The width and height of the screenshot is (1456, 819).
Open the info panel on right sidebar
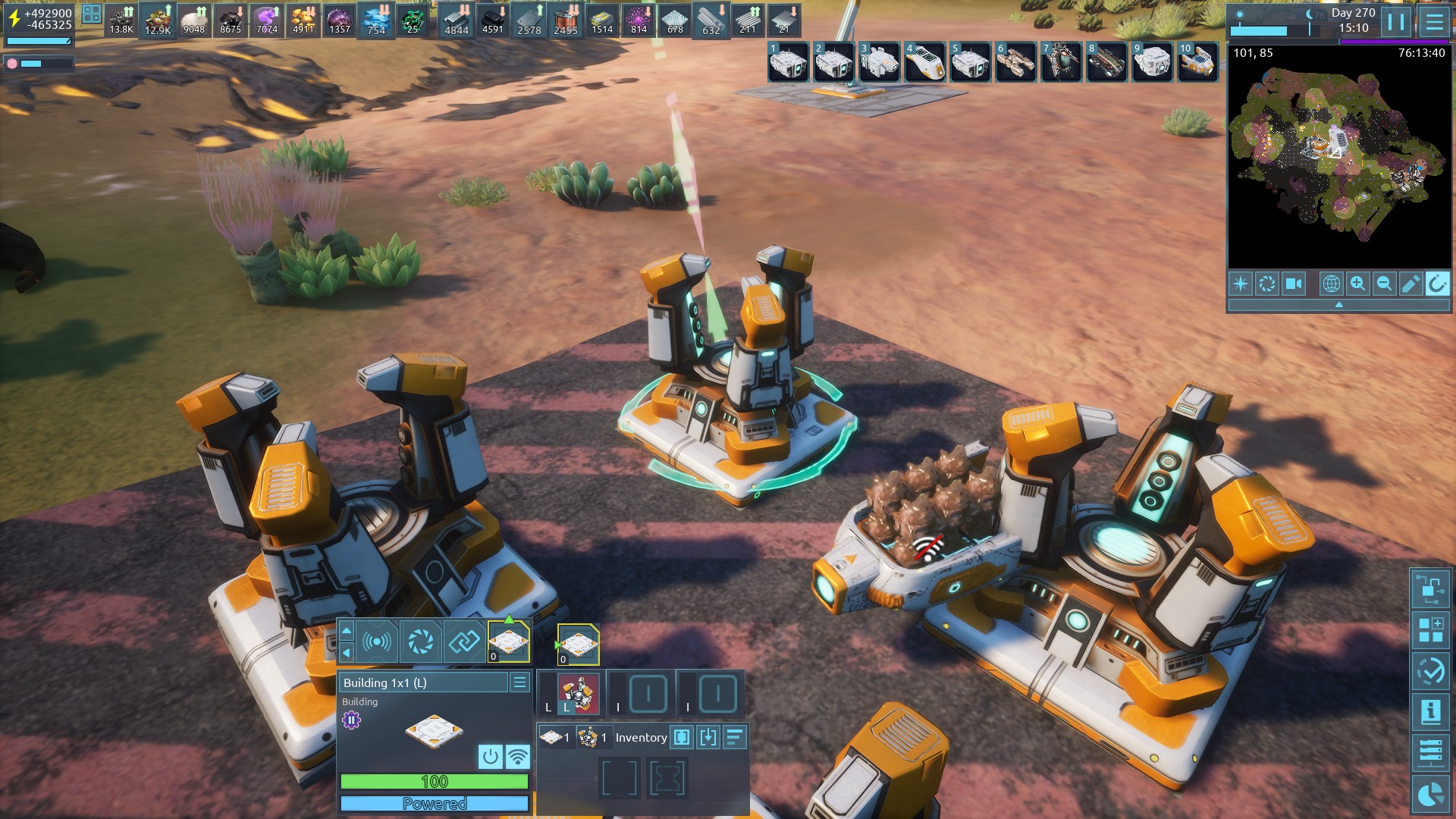[1430, 712]
